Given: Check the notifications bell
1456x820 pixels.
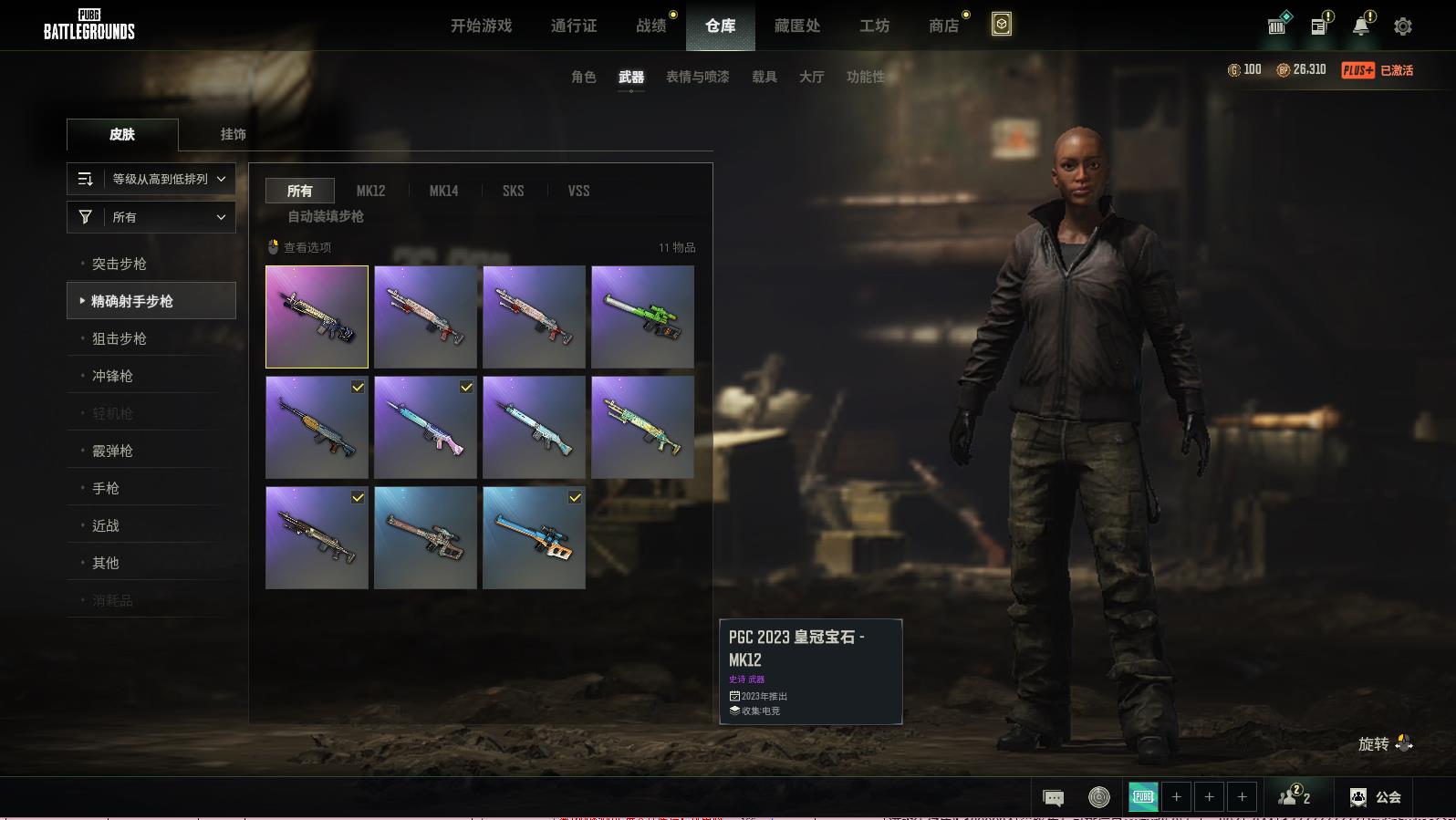Looking at the screenshot, I should pos(1361,26).
